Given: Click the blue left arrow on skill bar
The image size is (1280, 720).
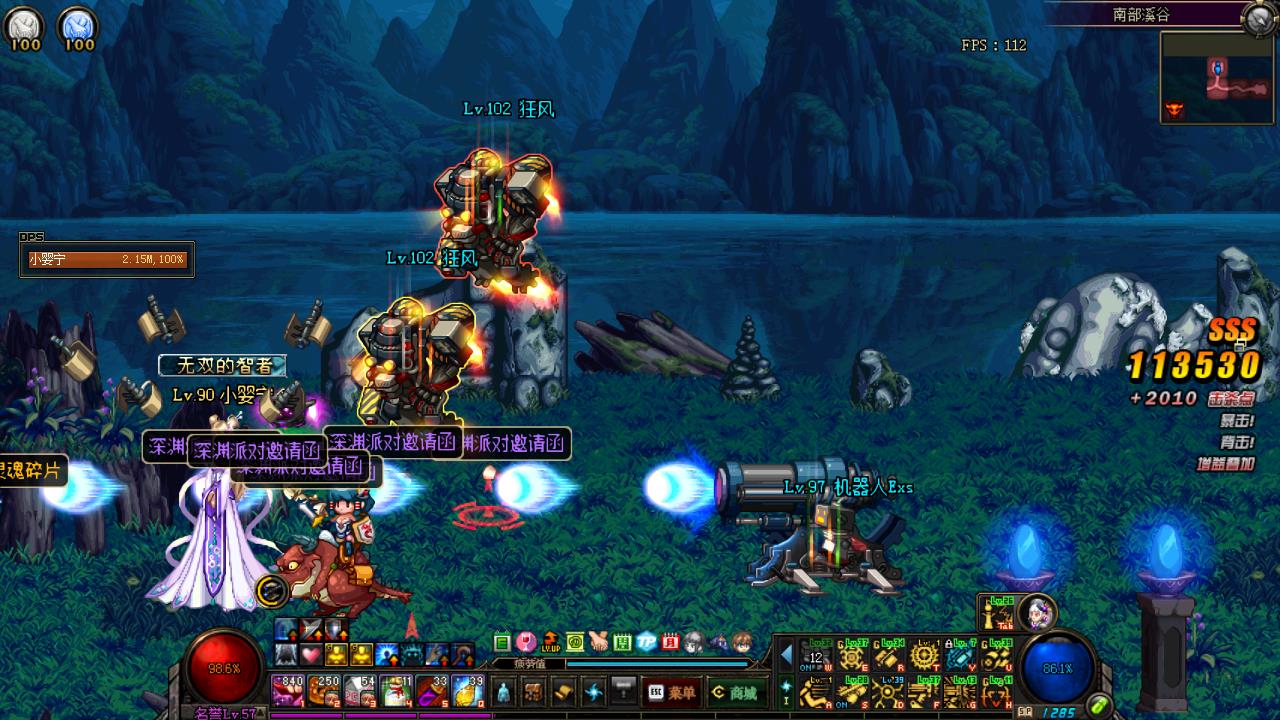Looking at the screenshot, I should [786, 655].
